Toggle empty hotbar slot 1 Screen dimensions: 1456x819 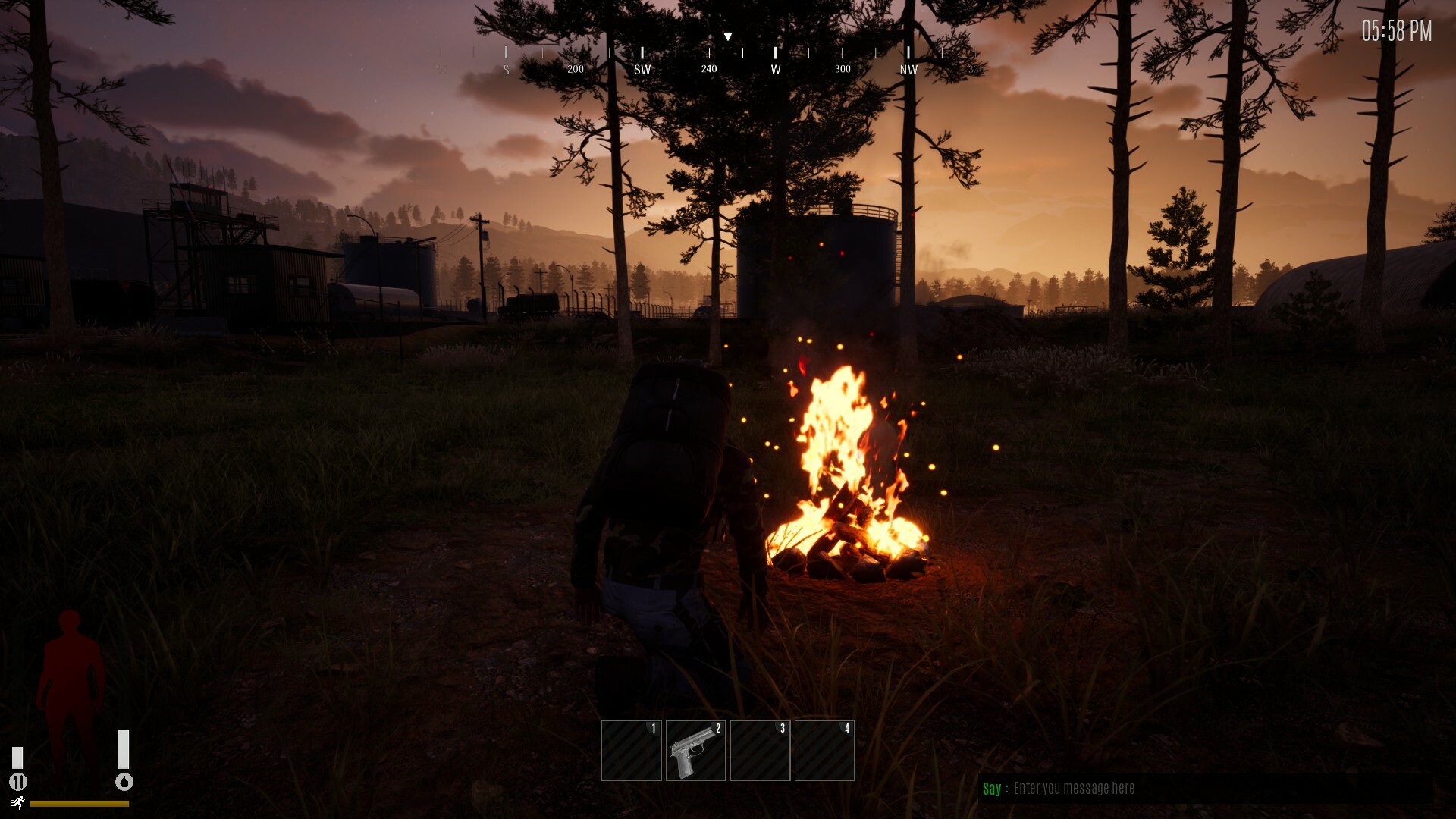(631, 751)
